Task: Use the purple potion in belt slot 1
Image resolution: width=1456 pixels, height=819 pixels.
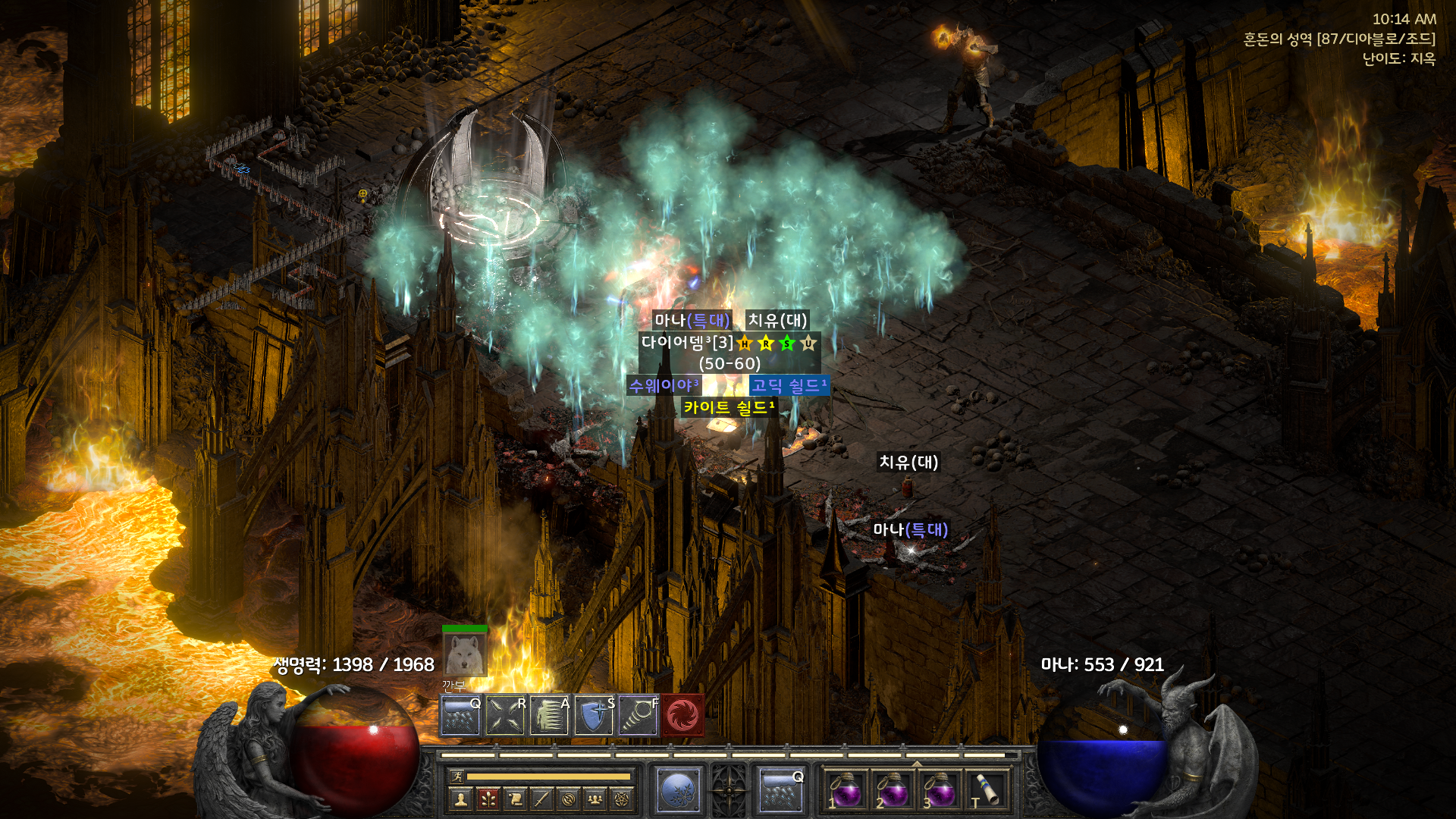Action: tap(846, 790)
